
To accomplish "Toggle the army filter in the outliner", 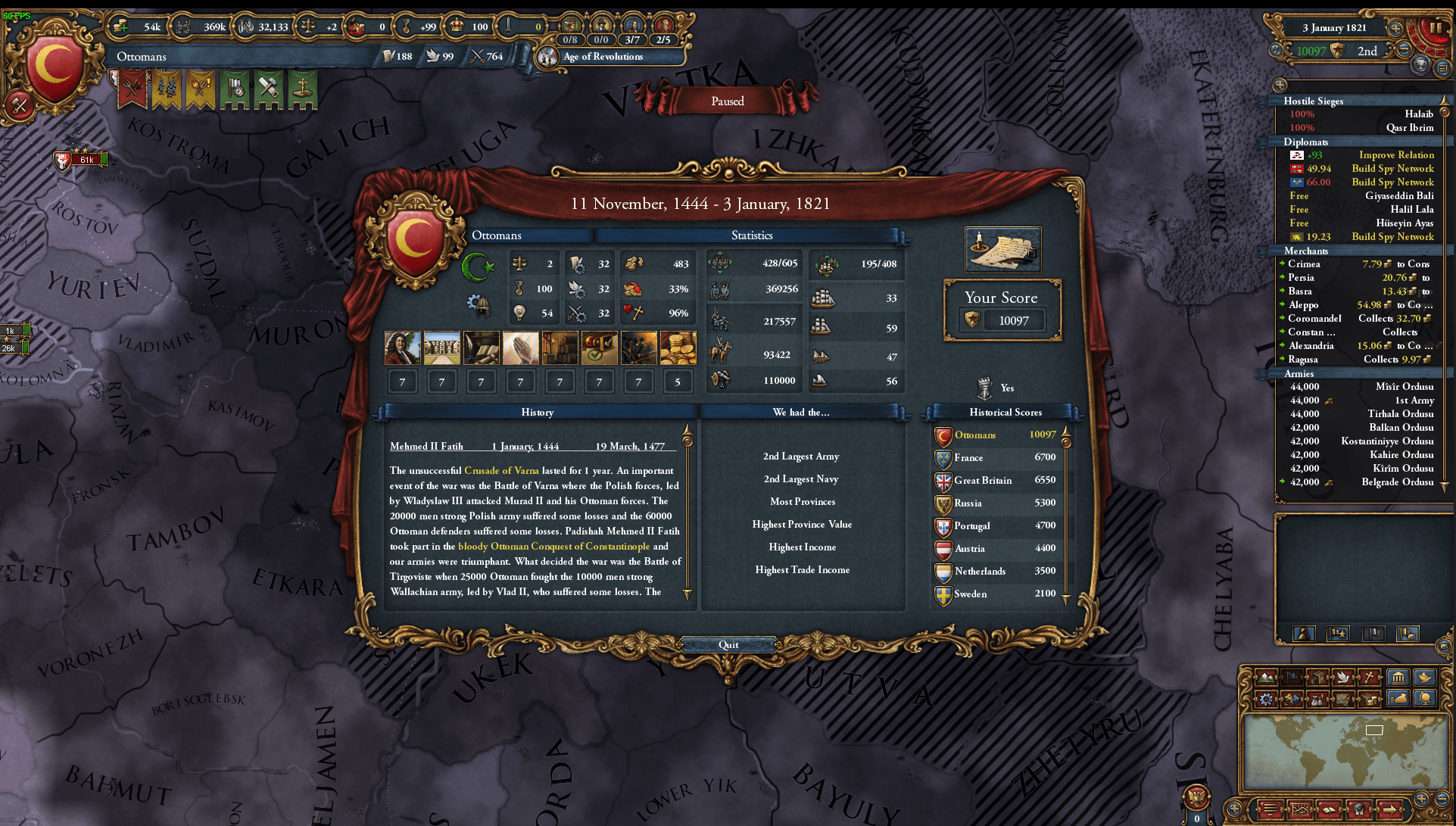I will (x=1303, y=634).
